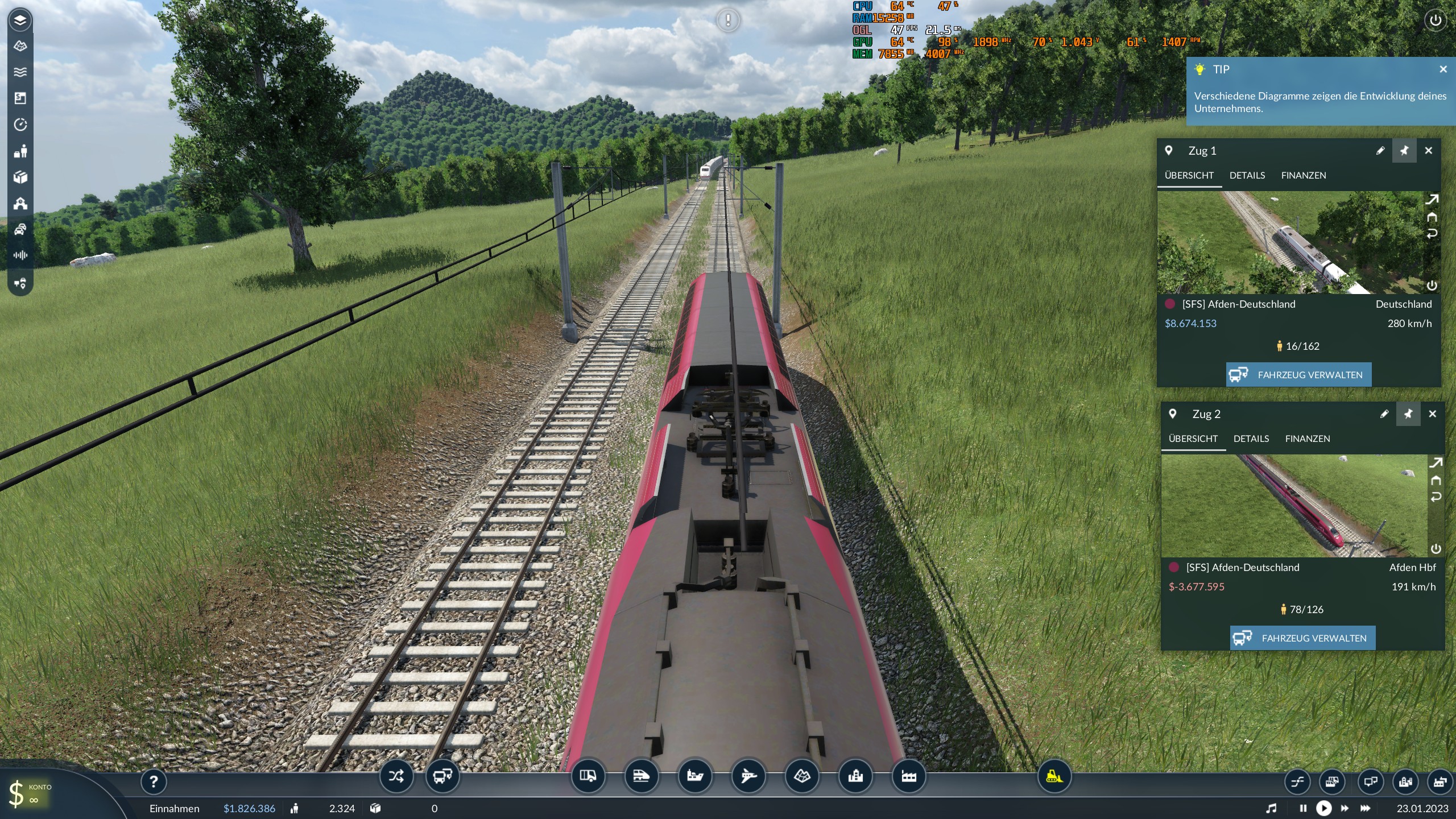The height and width of the screenshot is (819, 1456).
Task: Enlarge the Zug 2 preview view
Action: click(1436, 462)
